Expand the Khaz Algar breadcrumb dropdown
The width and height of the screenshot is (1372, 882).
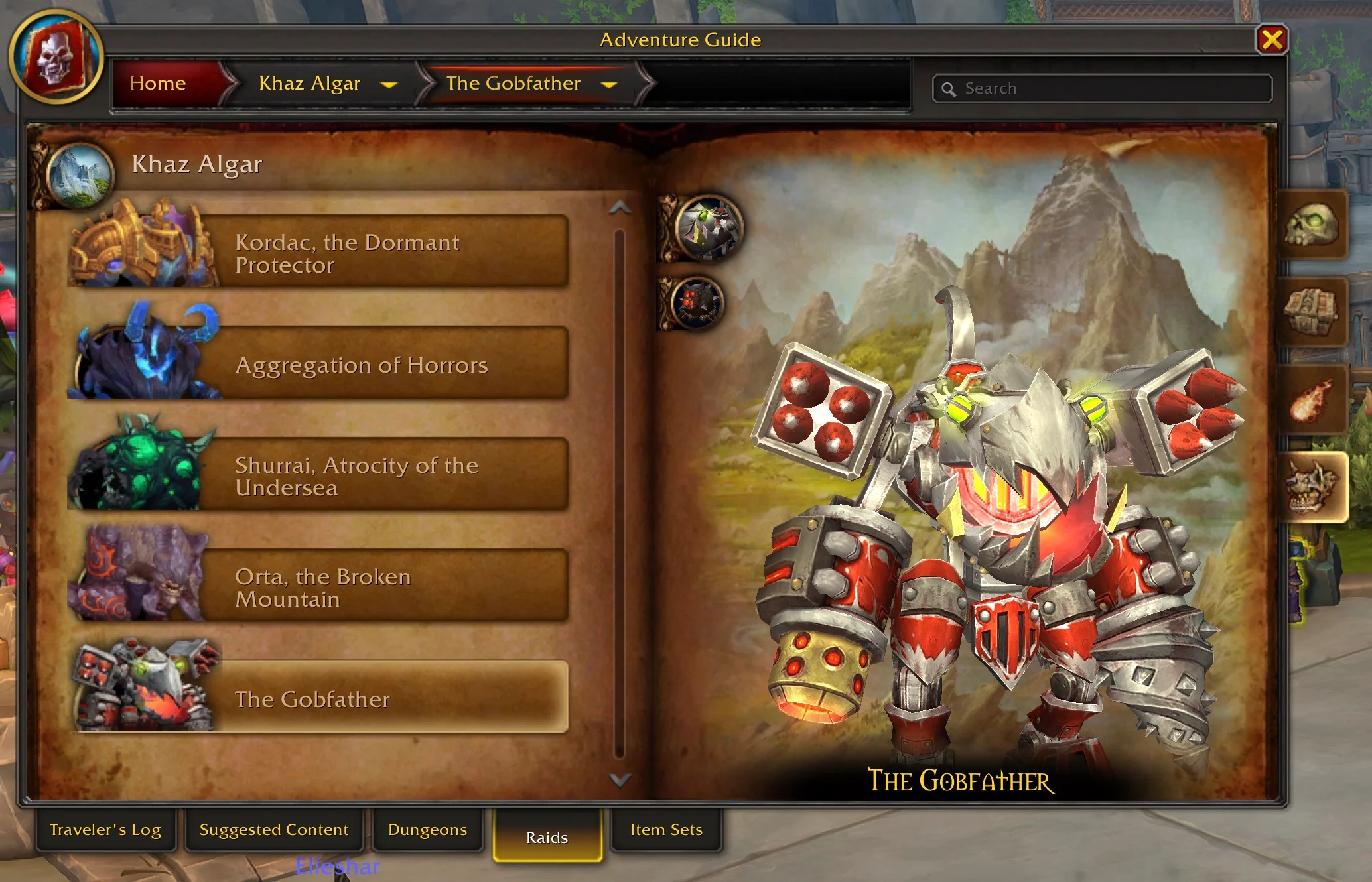pyautogui.click(x=390, y=84)
